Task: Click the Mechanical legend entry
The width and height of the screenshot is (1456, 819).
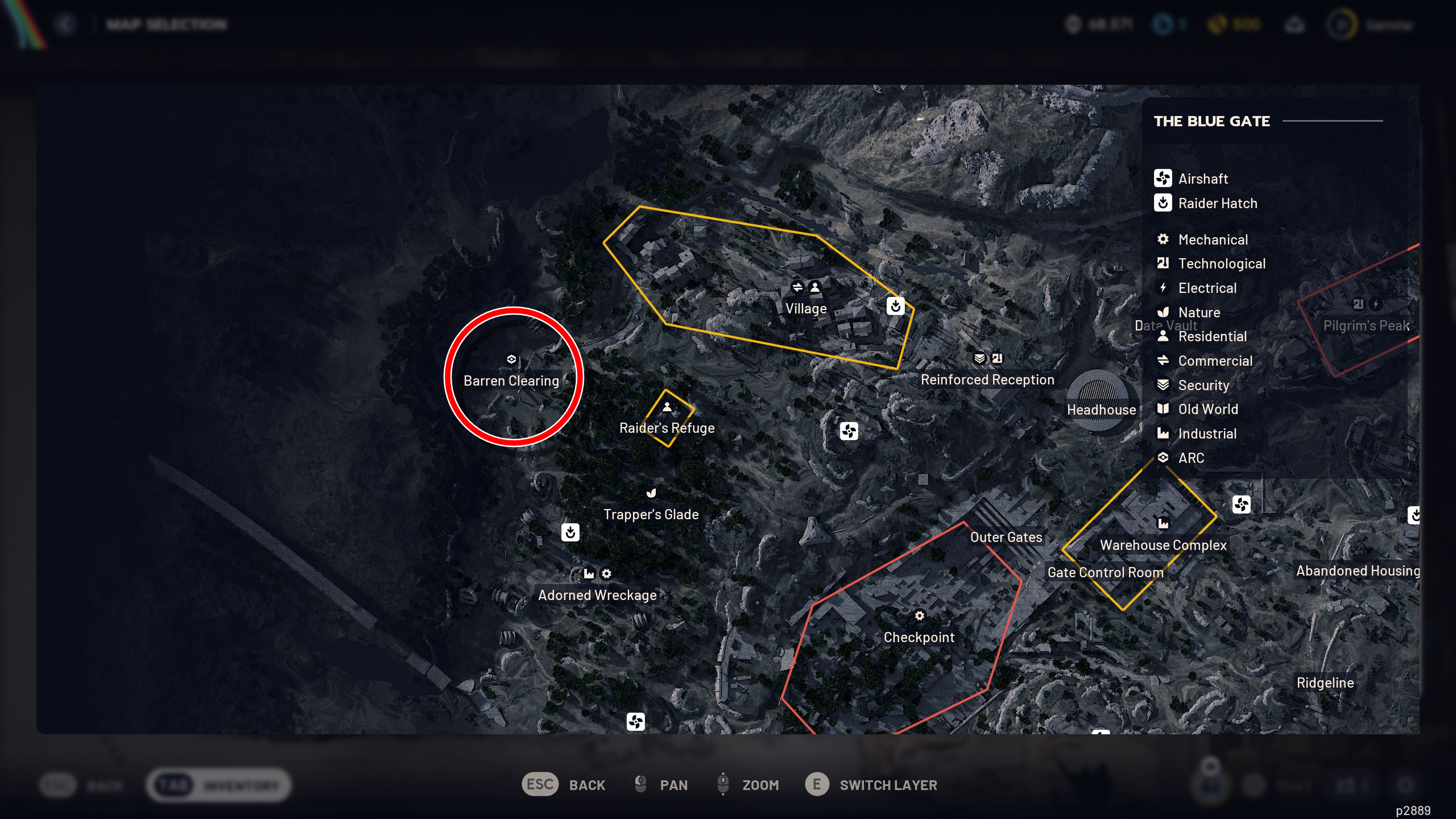Action: (x=1213, y=239)
